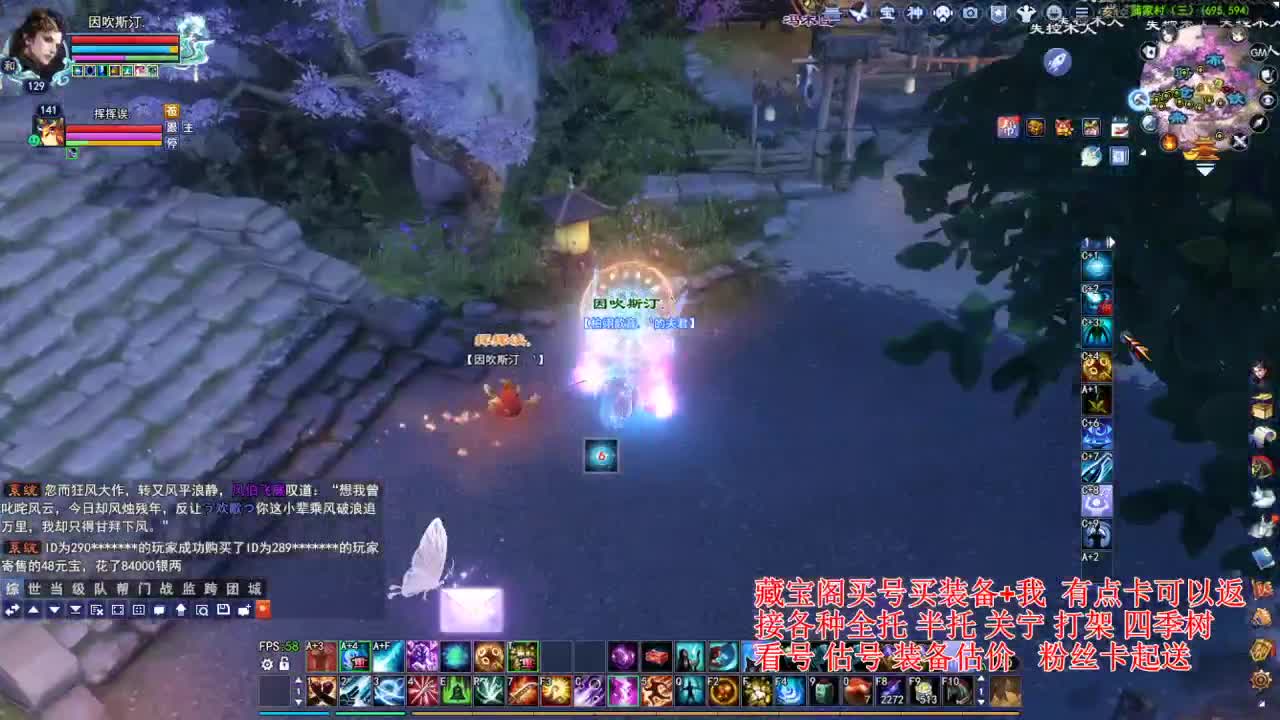Open the screenshot camera icon on the top bar
The image size is (1280, 720).
click(969, 13)
